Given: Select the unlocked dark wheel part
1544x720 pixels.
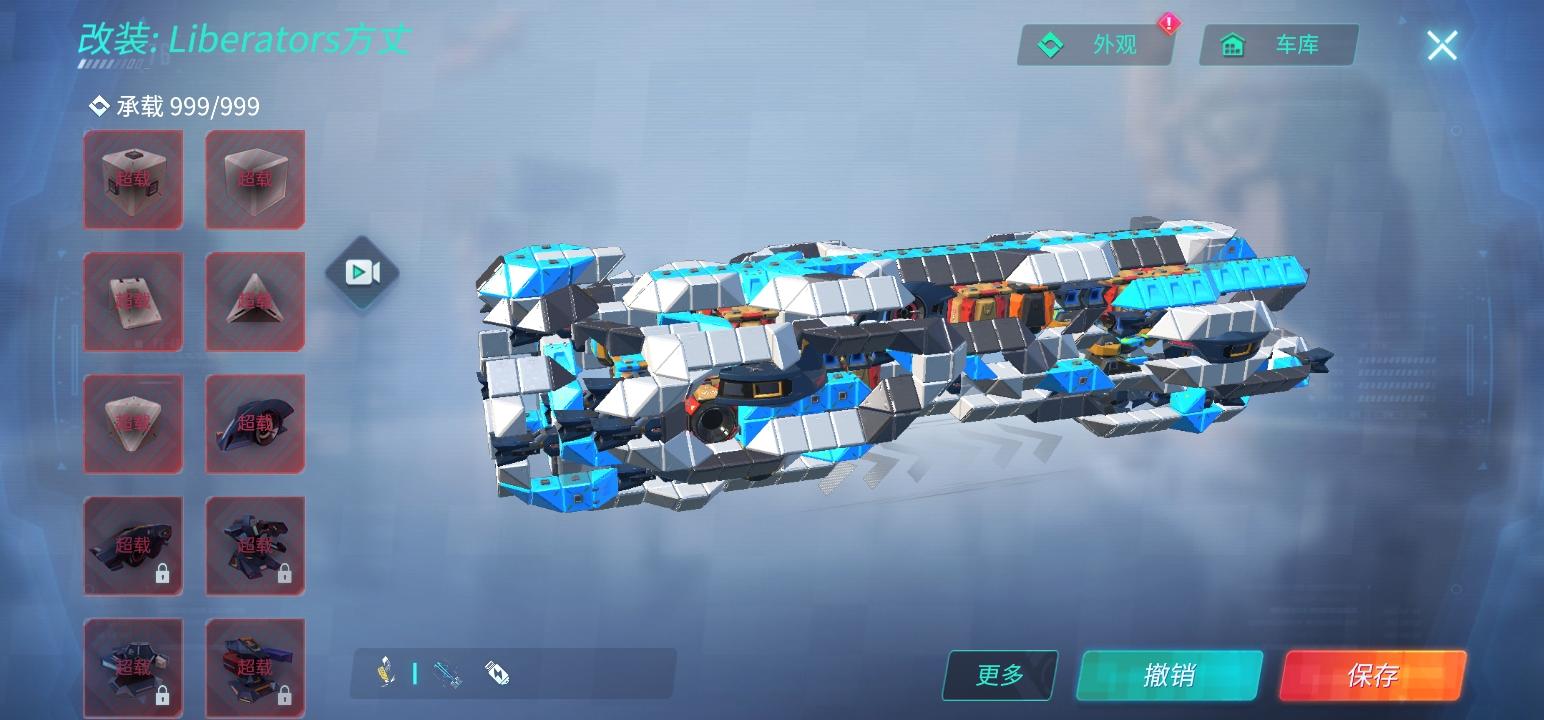Looking at the screenshot, I should 255,423.
